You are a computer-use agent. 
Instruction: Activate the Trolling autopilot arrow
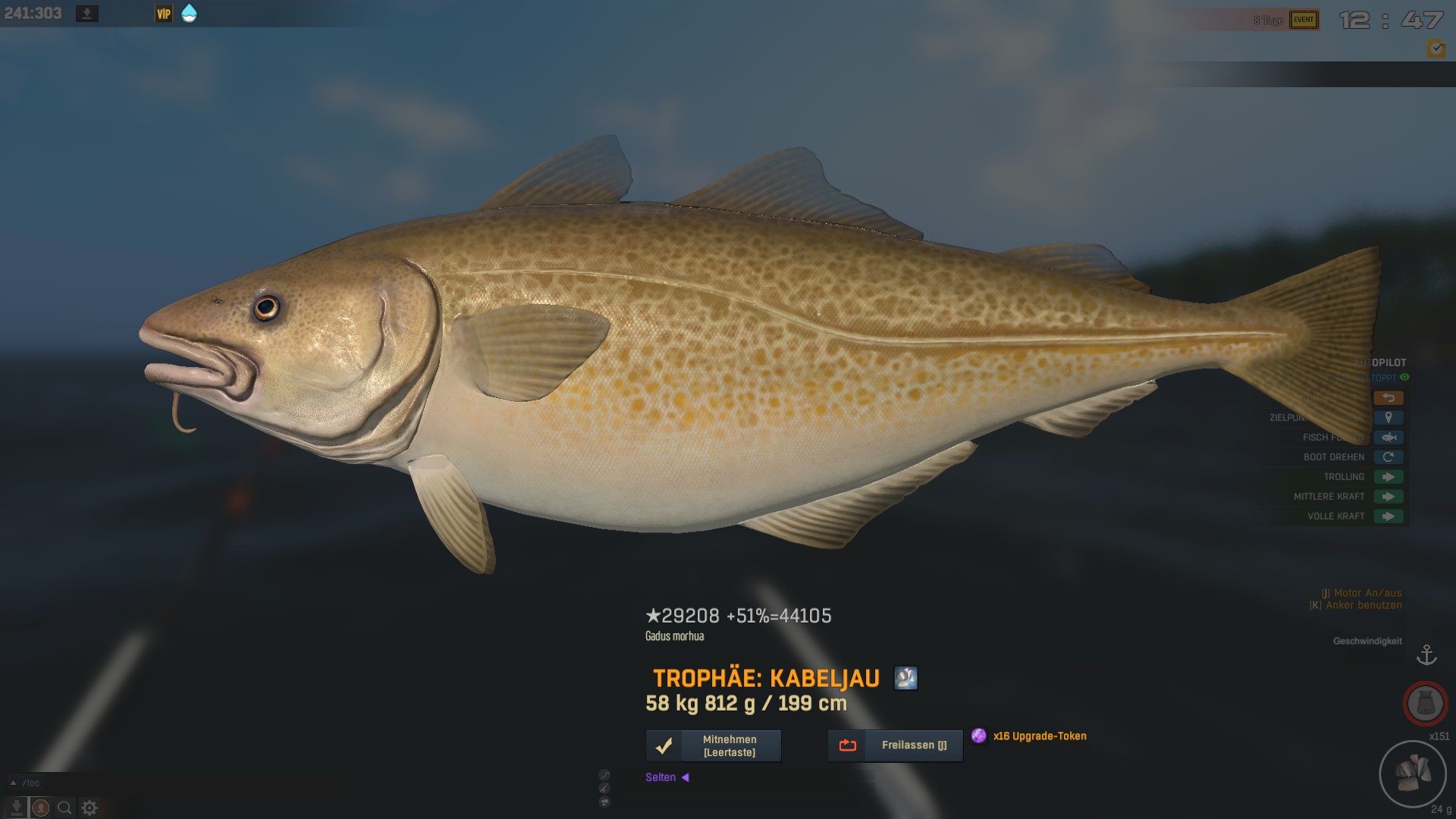pyautogui.click(x=1388, y=477)
